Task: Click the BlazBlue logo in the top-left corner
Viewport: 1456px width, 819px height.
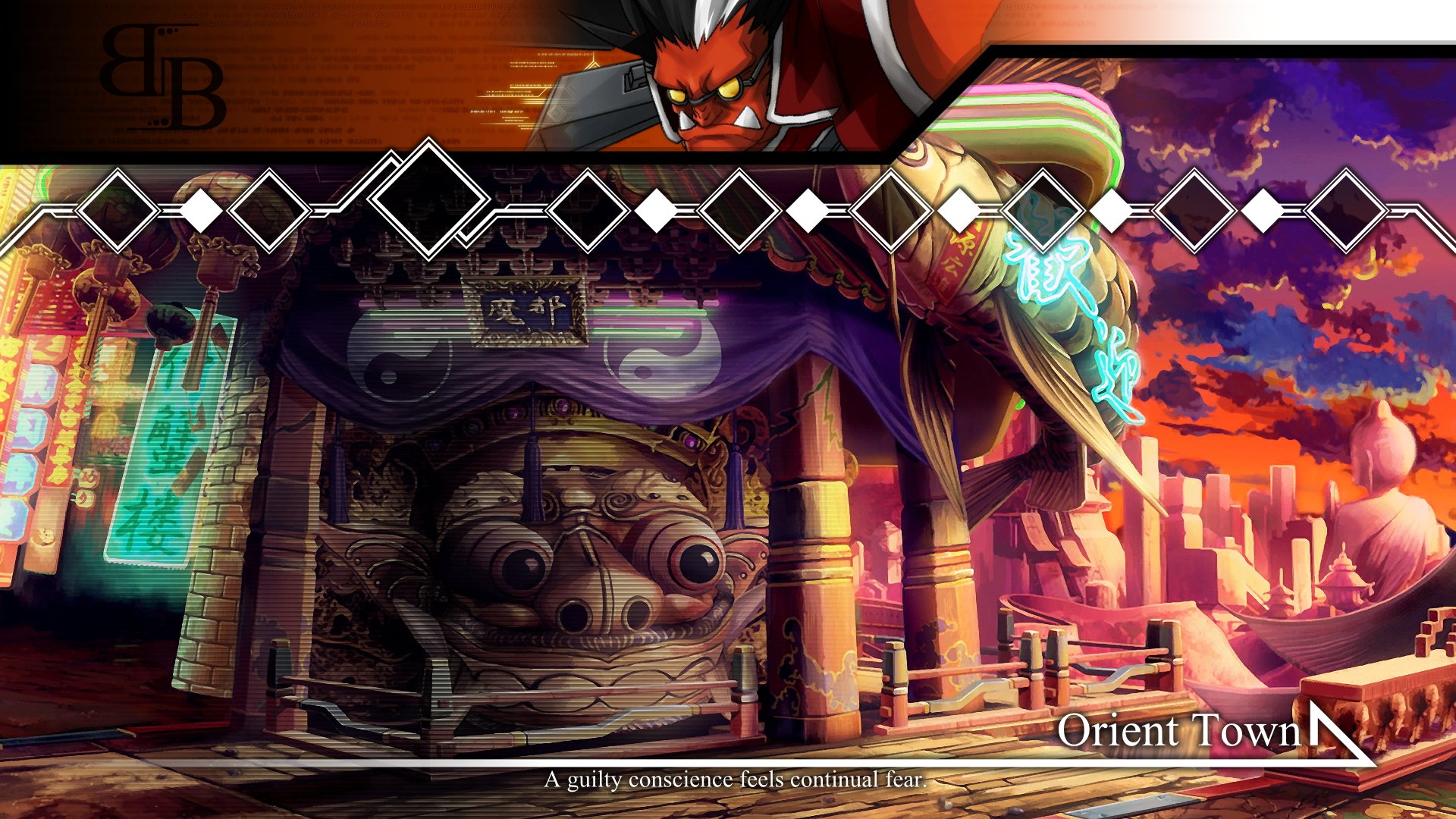Action: pyautogui.click(x=163, y=76)
